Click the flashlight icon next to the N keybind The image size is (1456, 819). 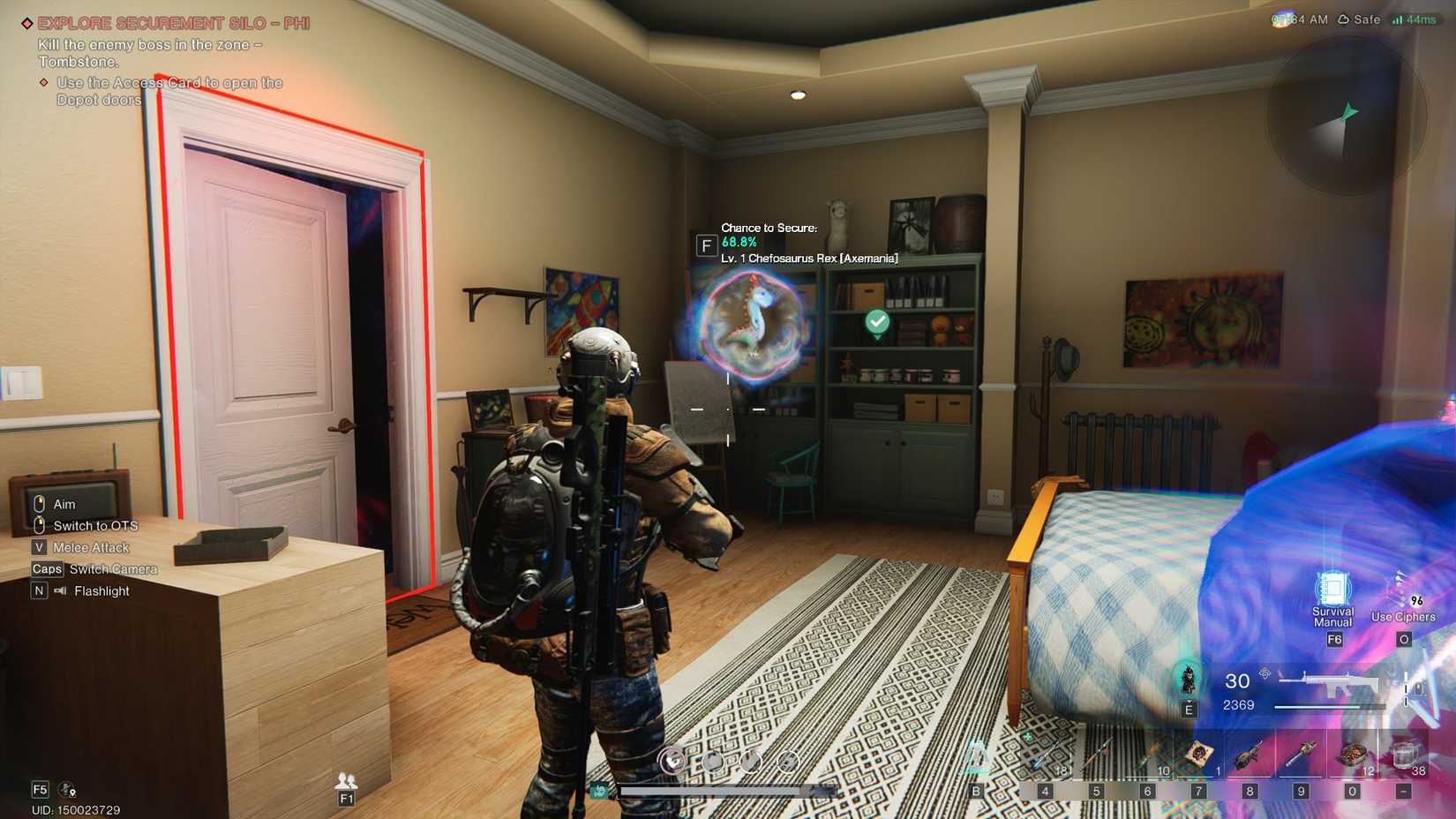point(60,590)
